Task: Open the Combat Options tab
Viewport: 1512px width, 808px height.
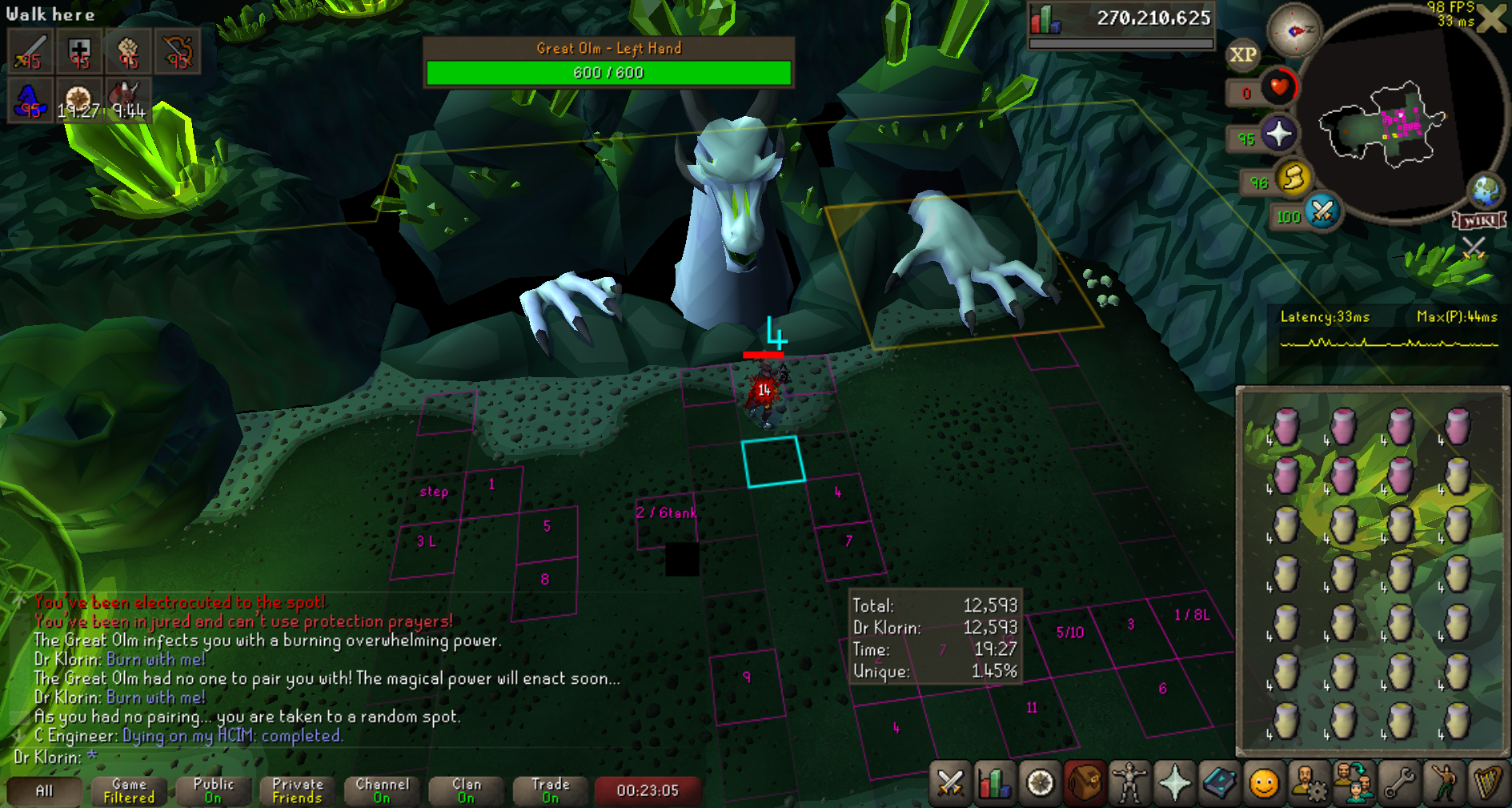Action: 950,782
